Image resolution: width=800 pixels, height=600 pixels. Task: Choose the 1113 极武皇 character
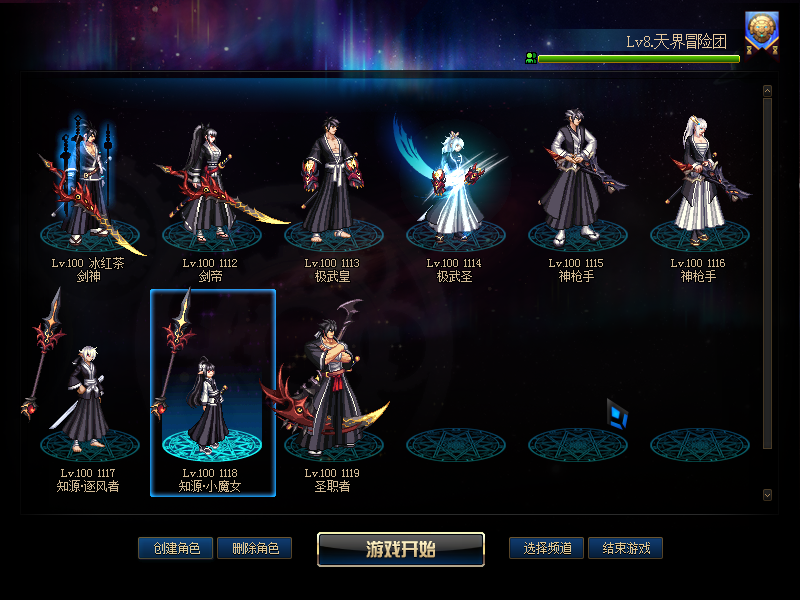point(333,190)
